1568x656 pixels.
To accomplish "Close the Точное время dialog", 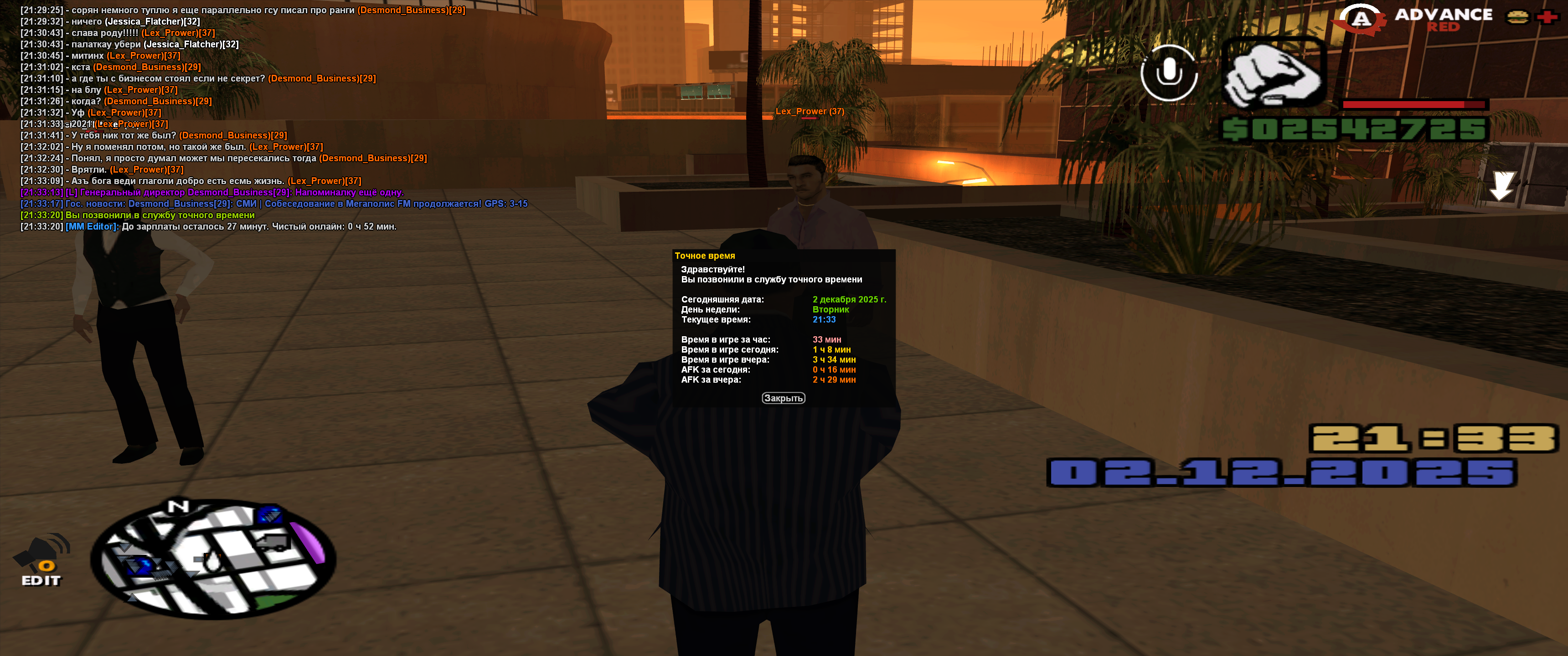I will (783, 398).
